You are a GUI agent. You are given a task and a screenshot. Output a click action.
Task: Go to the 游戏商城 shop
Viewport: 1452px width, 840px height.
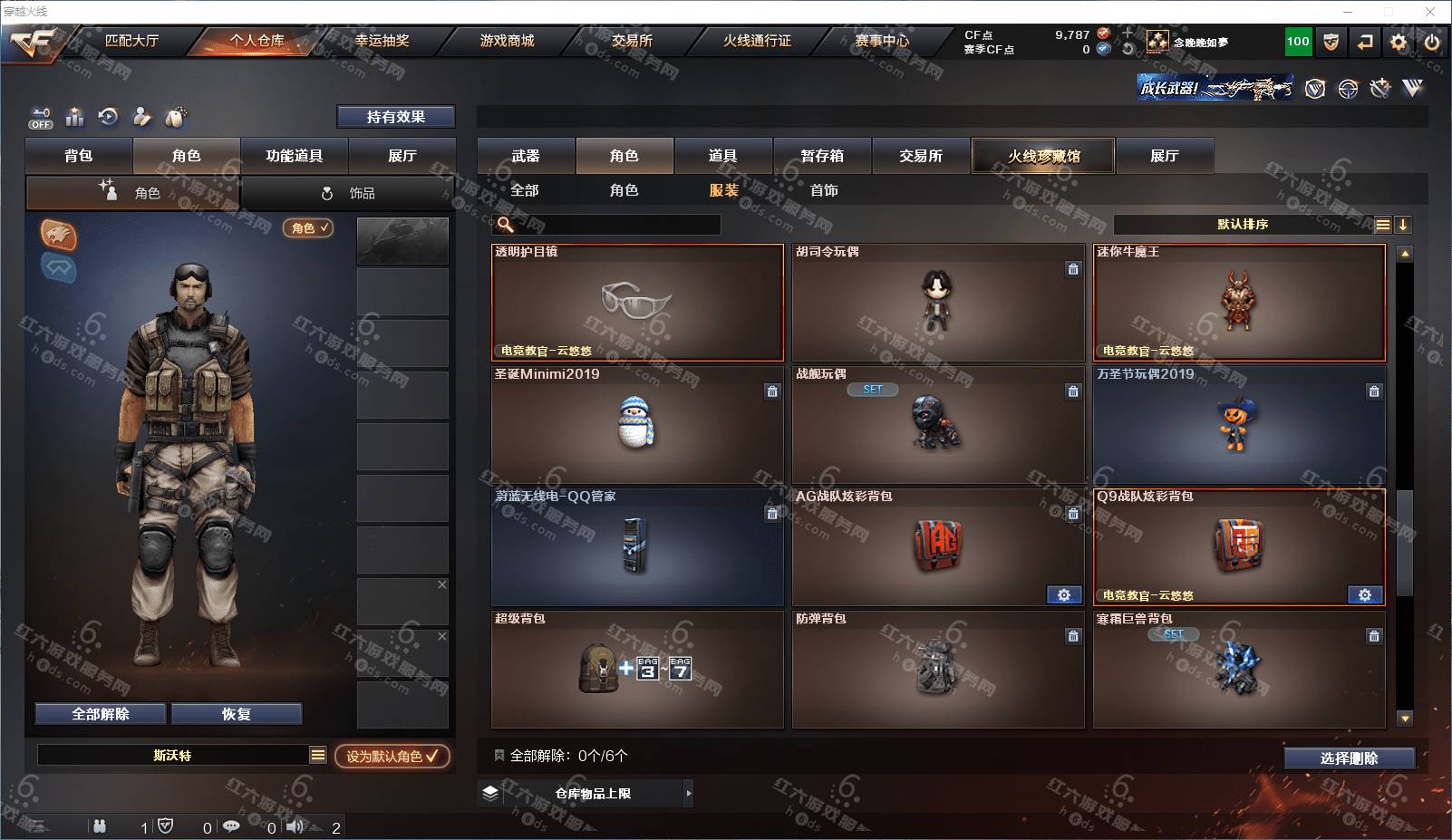(x=507, y=41)
